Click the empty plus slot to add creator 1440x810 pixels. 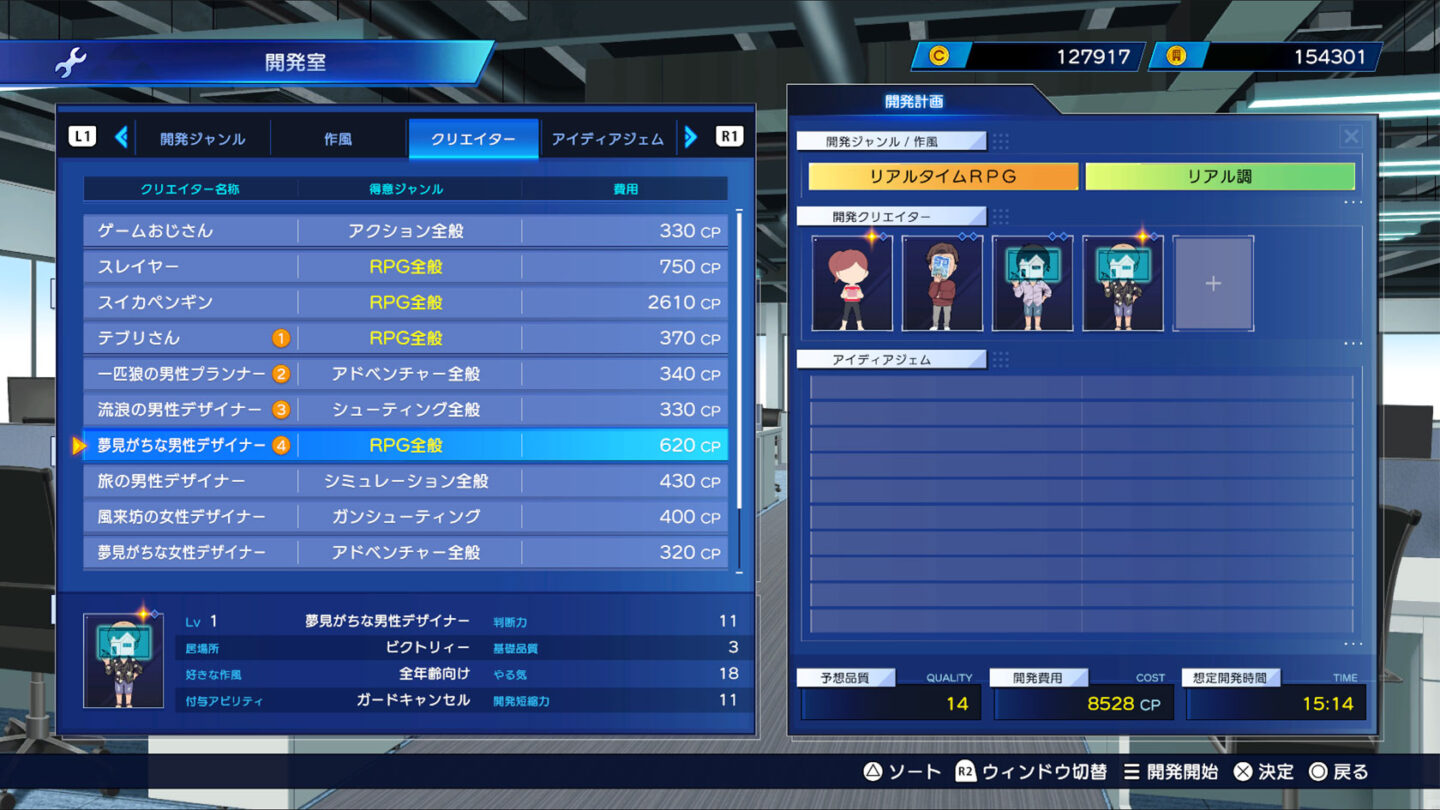click(x=1212, y=281)
